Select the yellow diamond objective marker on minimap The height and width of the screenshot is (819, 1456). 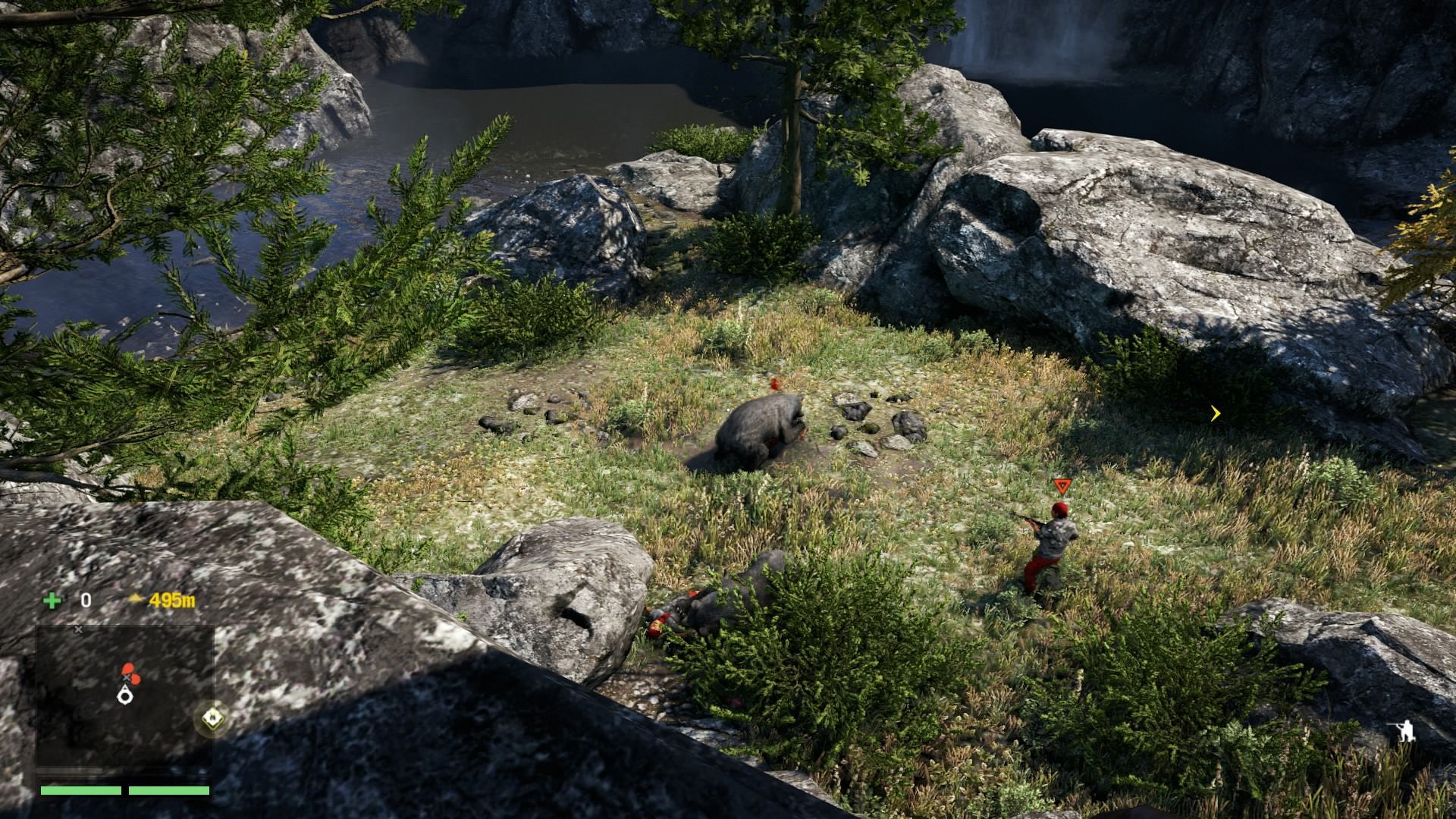pyautogui.click(x=212, y=717)
